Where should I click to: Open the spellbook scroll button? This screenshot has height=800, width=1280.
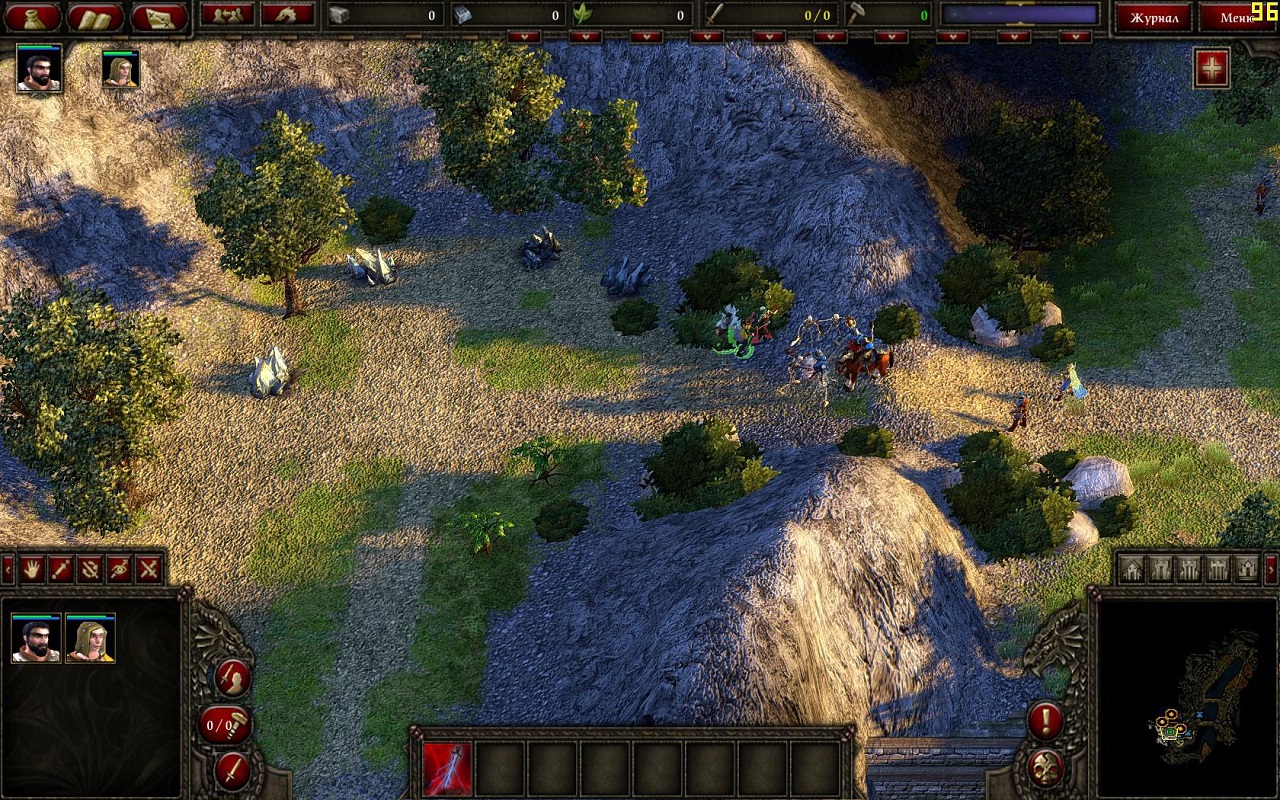[x=95, y=17]
